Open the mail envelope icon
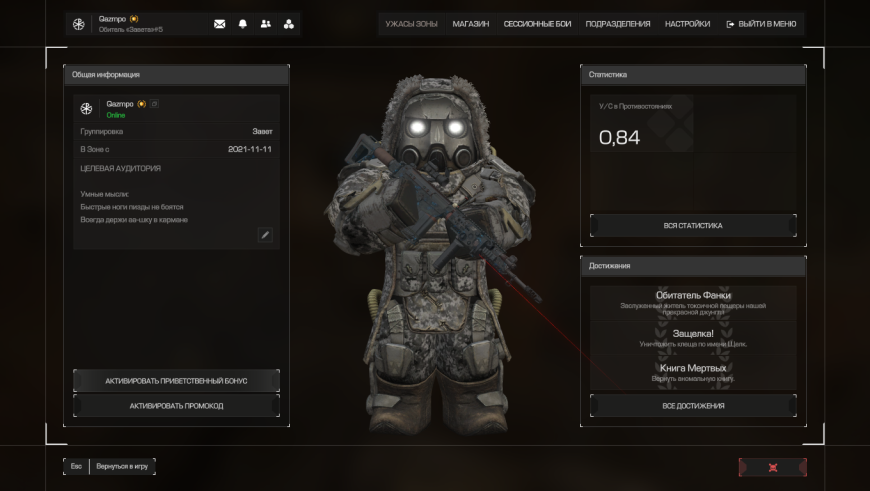 [x=220, y=24]
